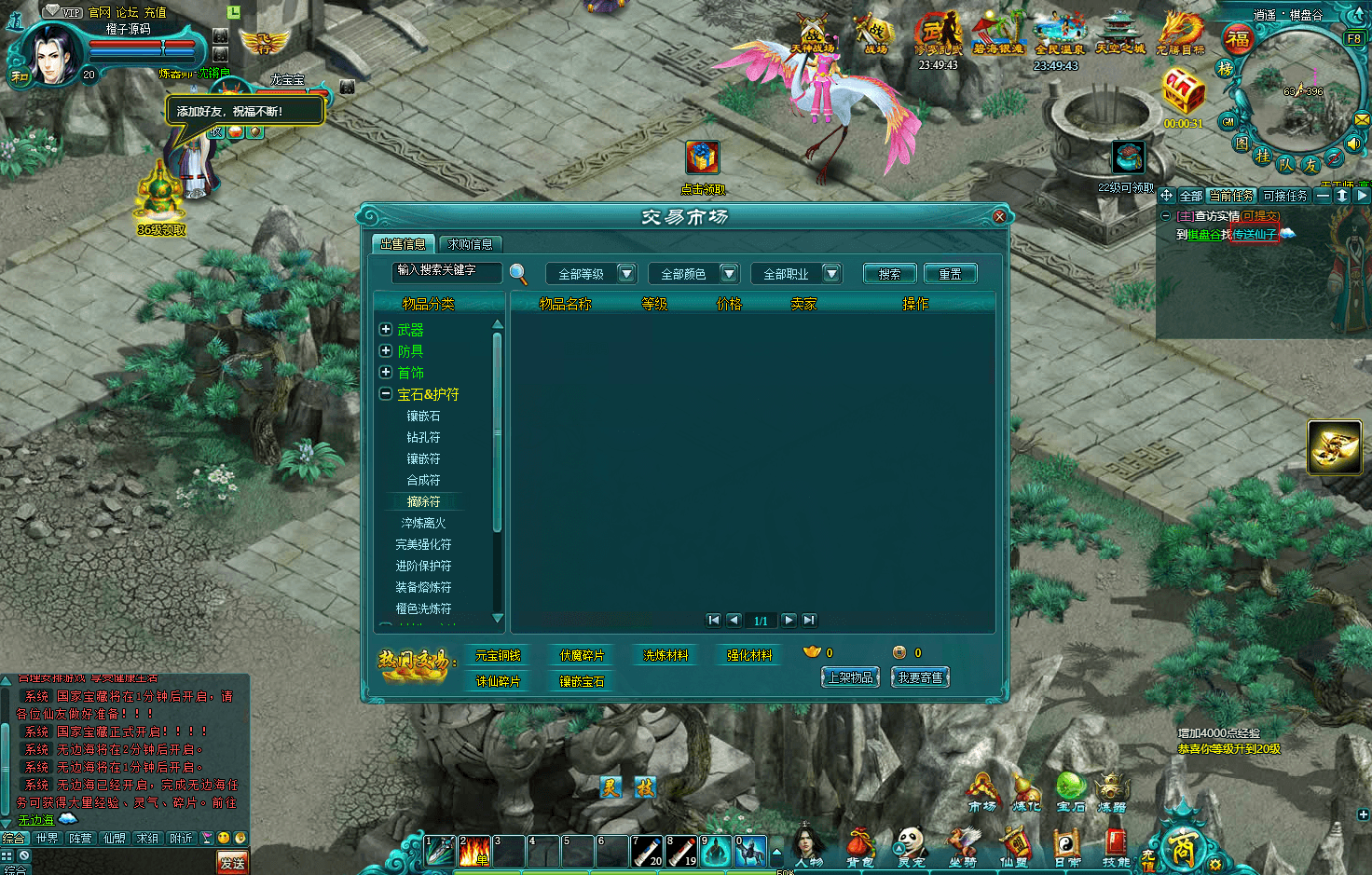Mute sound with the speaker icon near minimap
Viewport: 1372px width, 875px height.
pyautogui.click(x=1352, y=144)
